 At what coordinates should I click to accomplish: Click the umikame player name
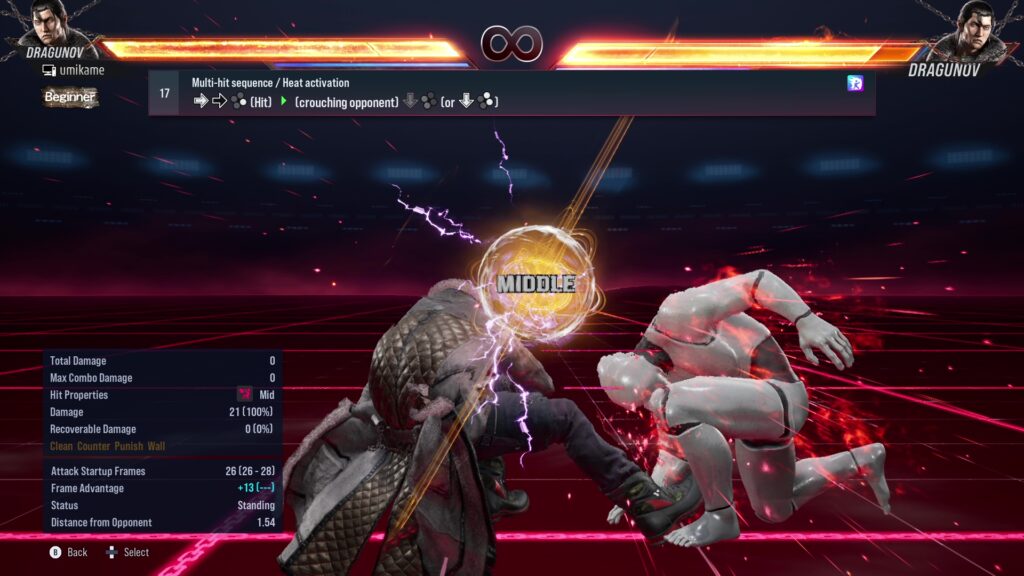(x=79, y=70)
